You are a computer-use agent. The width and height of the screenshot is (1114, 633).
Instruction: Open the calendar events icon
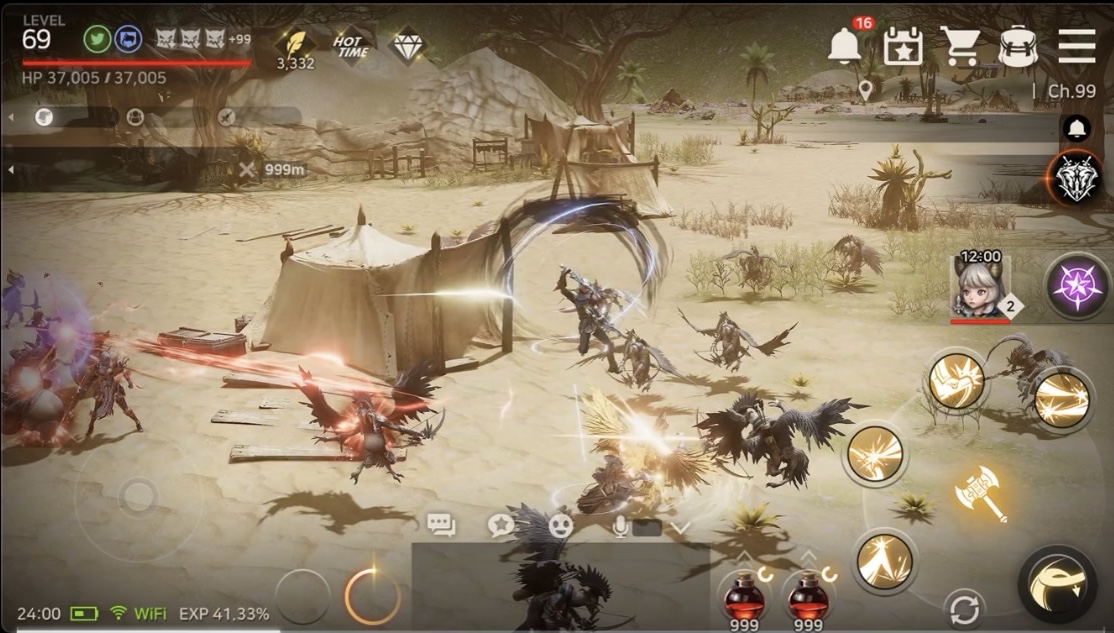[903, 46]
